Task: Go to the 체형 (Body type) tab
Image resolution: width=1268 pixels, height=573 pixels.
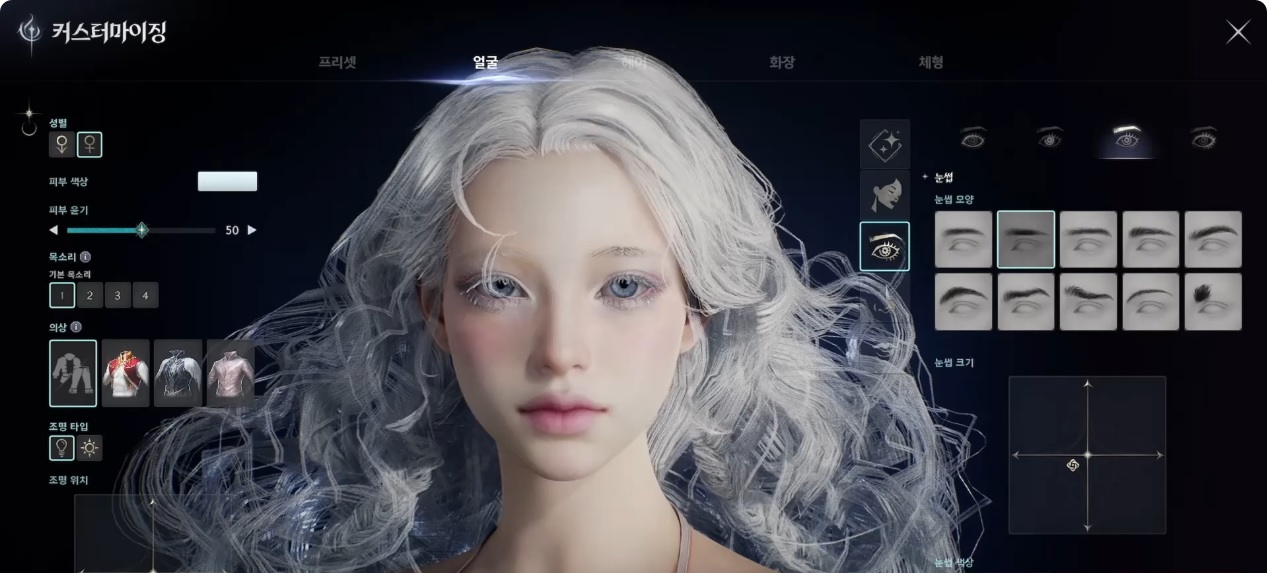Action: (x=931, y=62)
